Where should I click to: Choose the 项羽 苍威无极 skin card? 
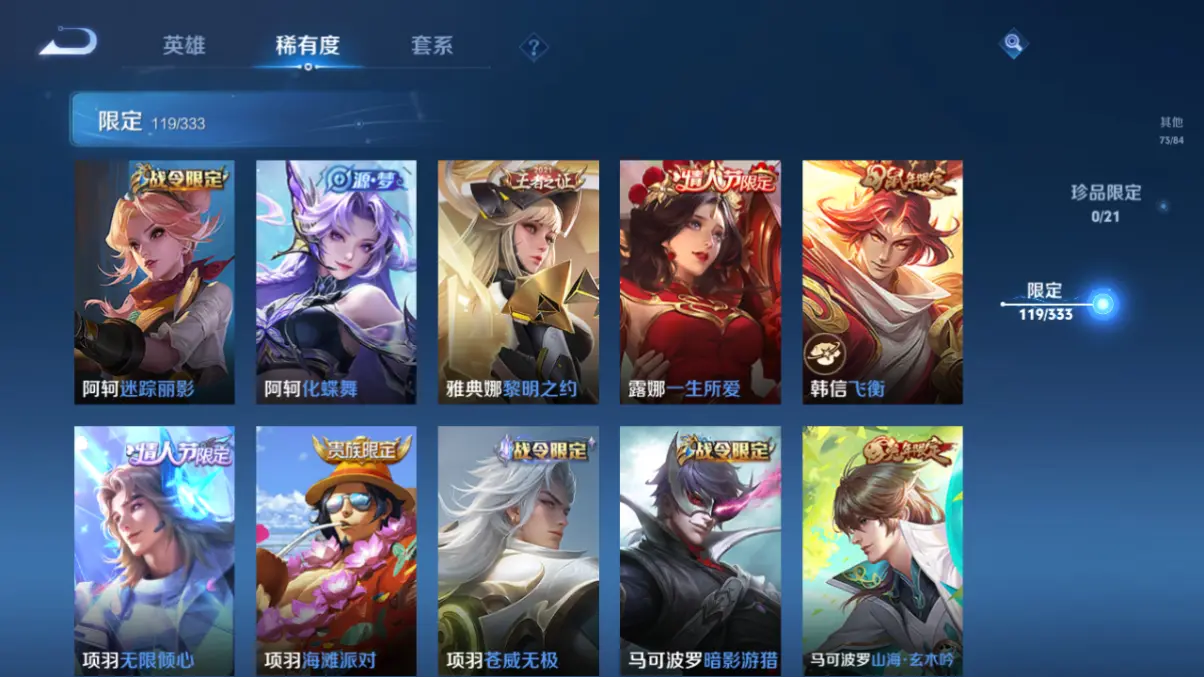[518, 550]
